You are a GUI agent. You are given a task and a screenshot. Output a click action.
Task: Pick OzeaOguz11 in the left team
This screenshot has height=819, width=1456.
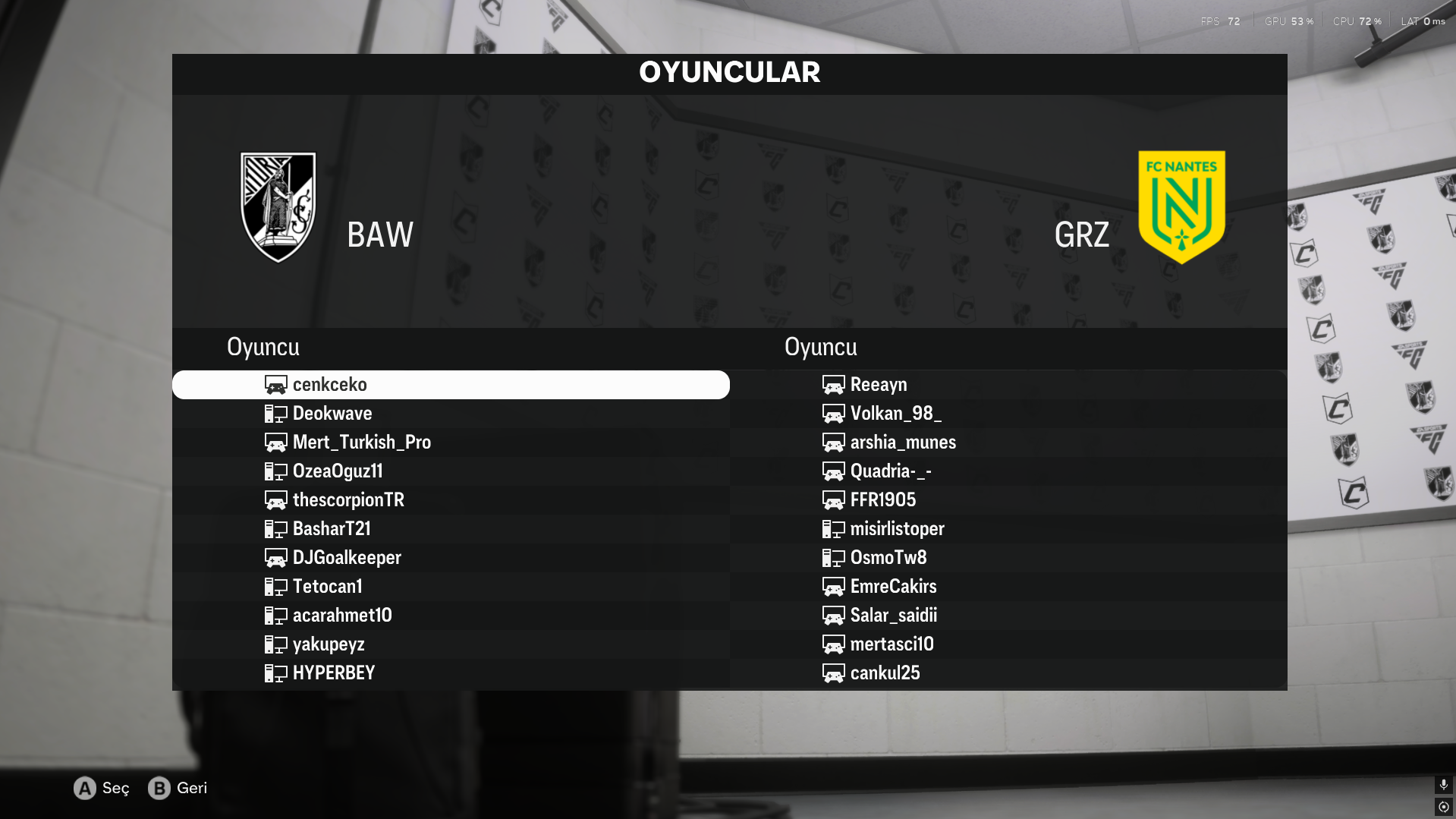click(x=338, y=471)
